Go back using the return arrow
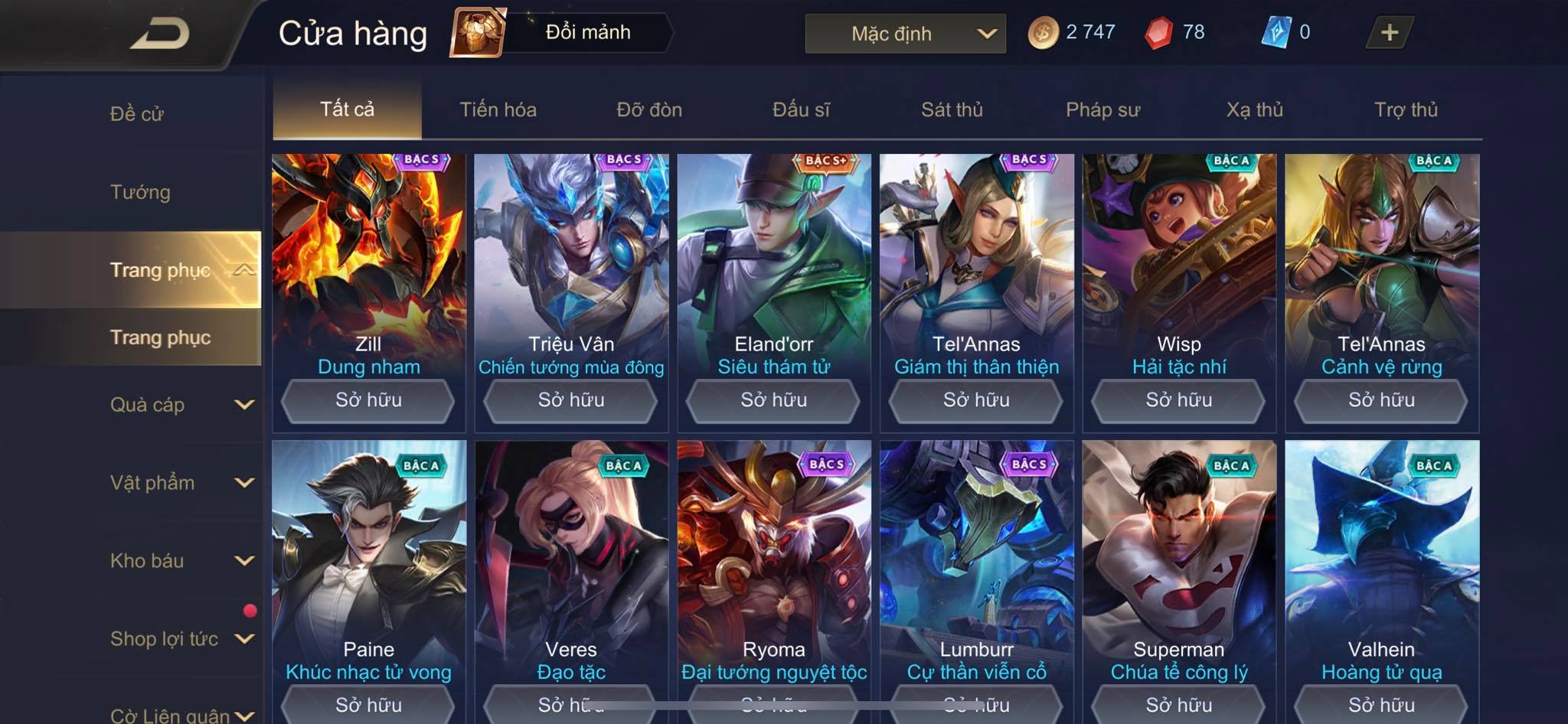The height and width of the screenshot is (724, 1568). point(159,34)
